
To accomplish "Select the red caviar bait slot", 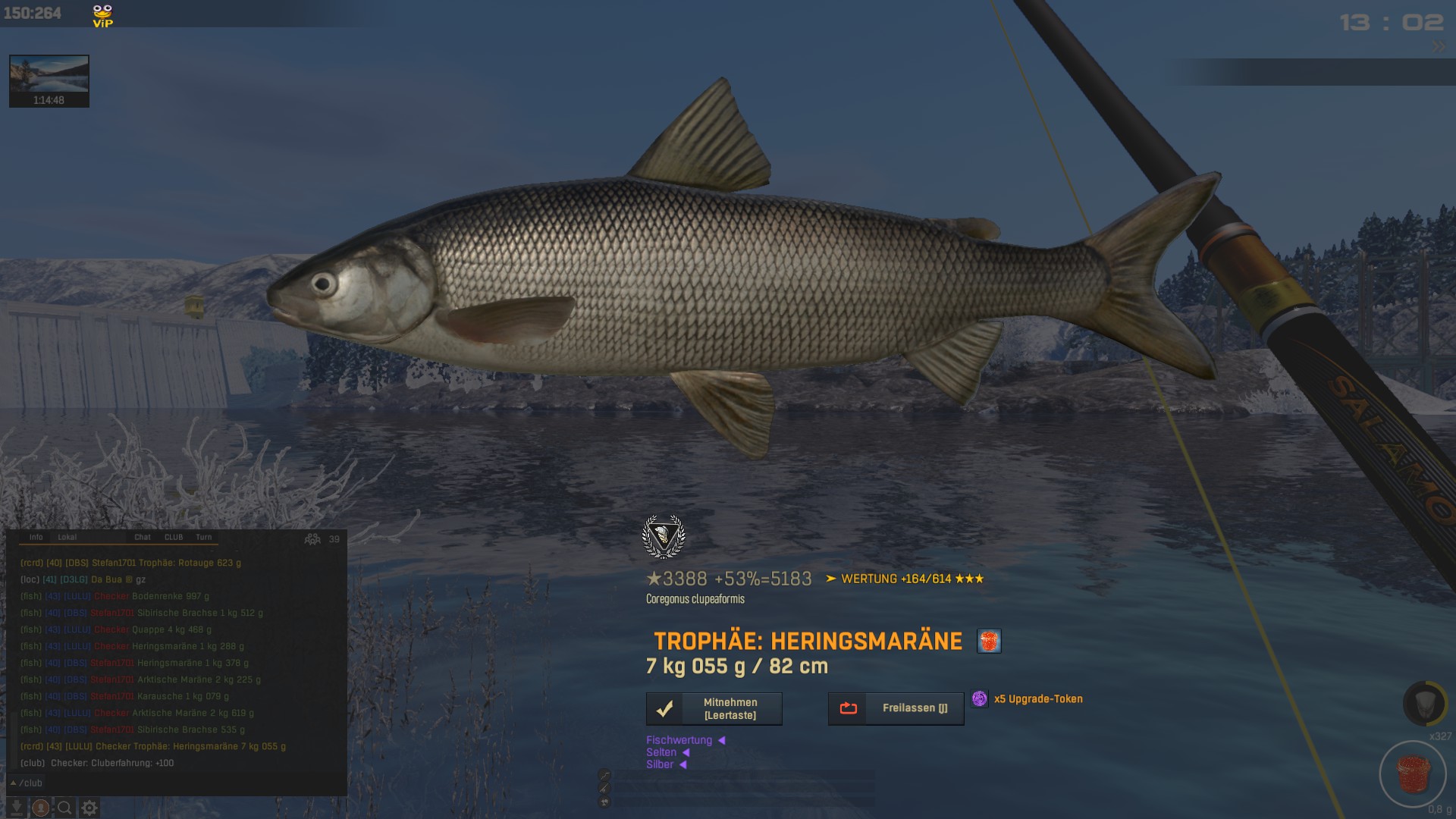I will (1413, 774).
